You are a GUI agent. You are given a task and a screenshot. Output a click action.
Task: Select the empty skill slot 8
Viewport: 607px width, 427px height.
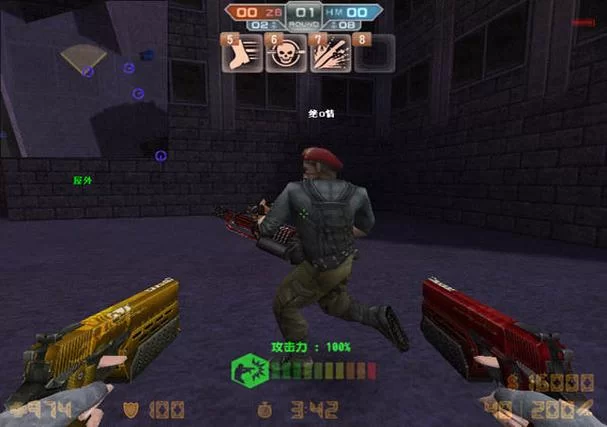[373, 53]
